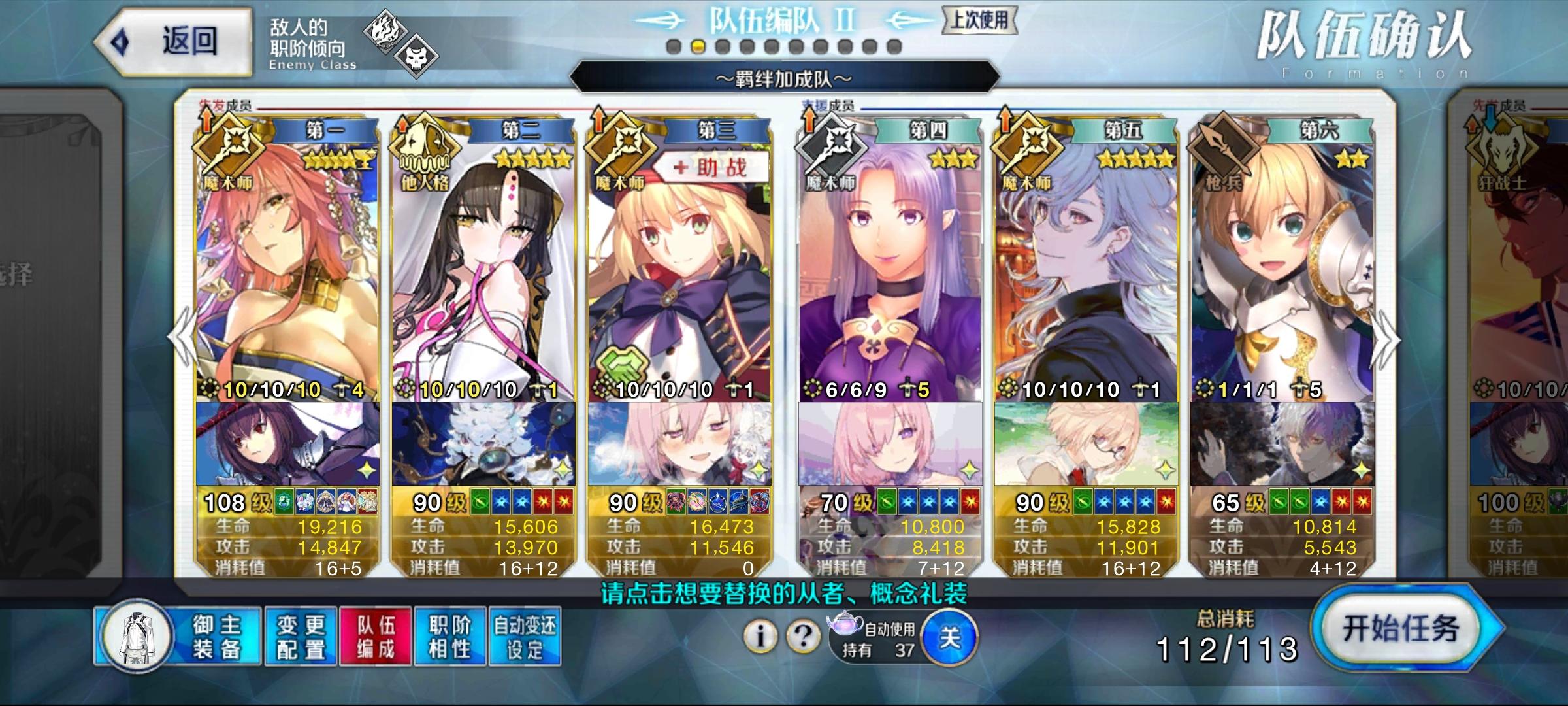This screenshot has height=706, width=1568.
Task: Pick the fourth slot purple-haired Caster
Action: tap(890, 275)
